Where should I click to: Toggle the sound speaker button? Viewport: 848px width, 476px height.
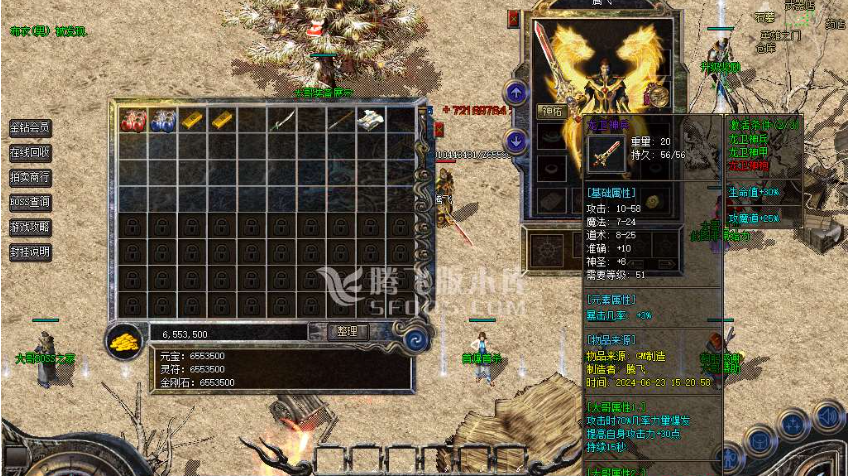[828, 415]
